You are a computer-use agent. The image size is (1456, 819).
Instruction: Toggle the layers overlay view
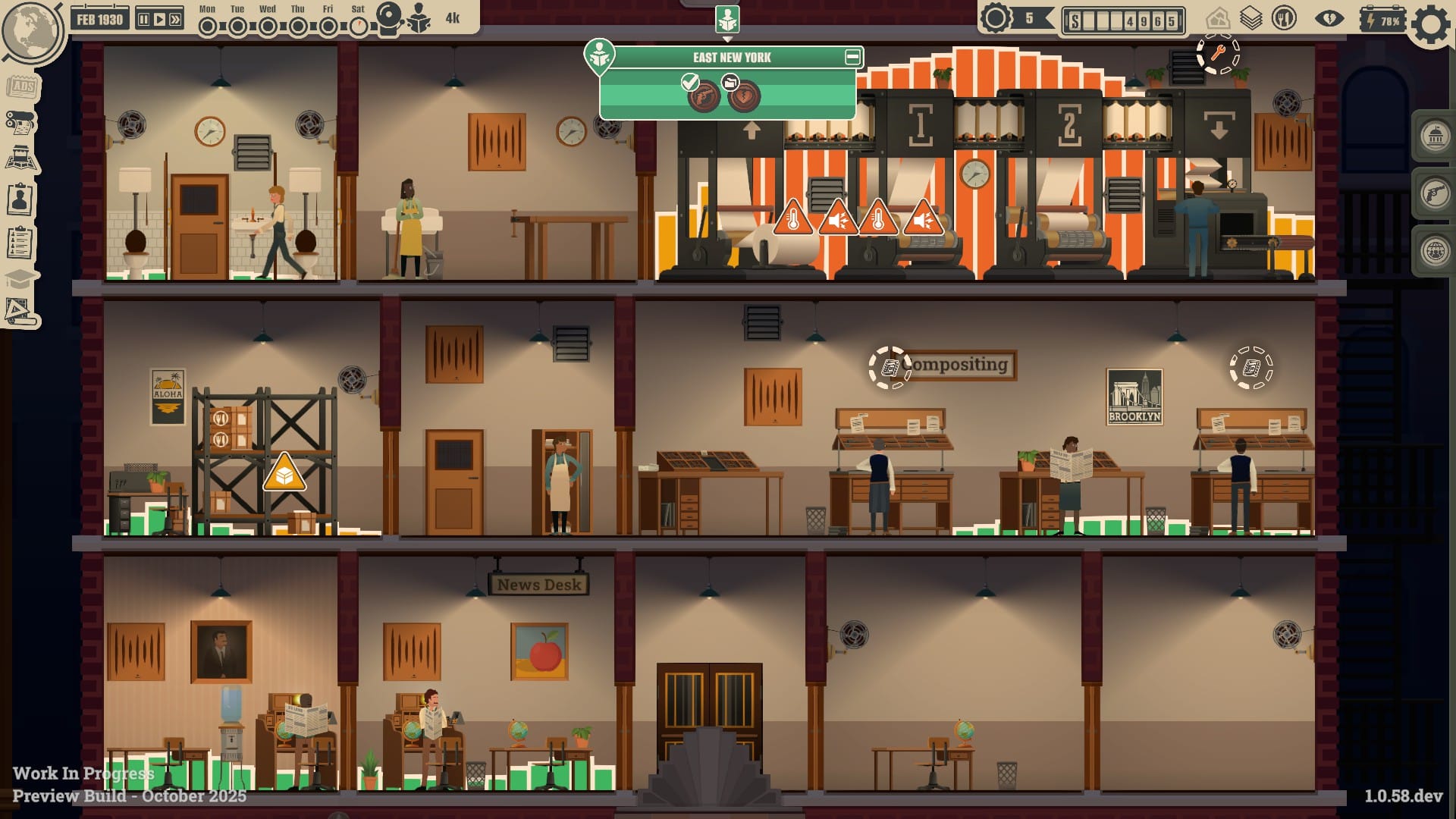click(x=1250, y=18)
